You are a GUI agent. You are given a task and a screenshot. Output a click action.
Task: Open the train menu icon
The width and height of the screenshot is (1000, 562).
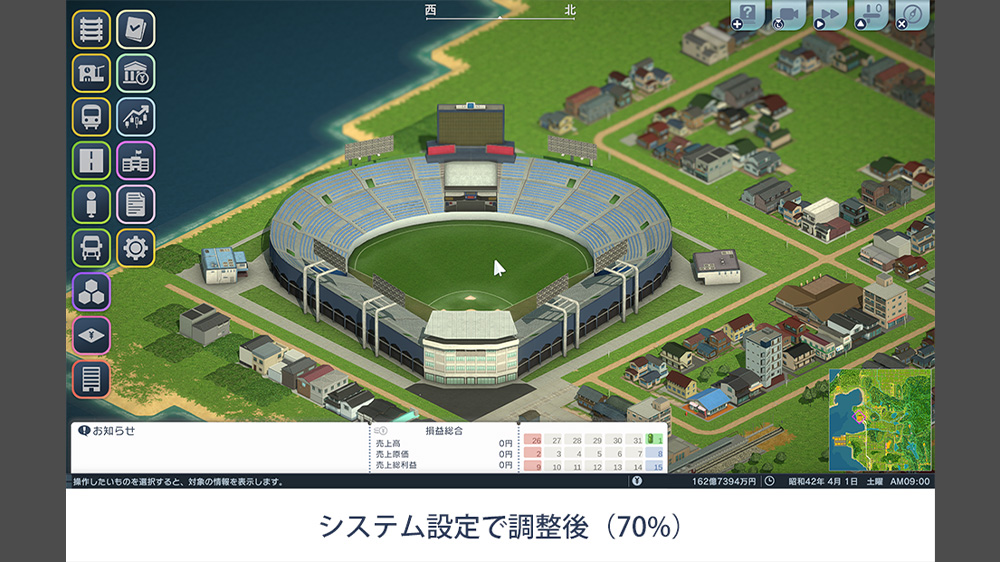point(91,117)
